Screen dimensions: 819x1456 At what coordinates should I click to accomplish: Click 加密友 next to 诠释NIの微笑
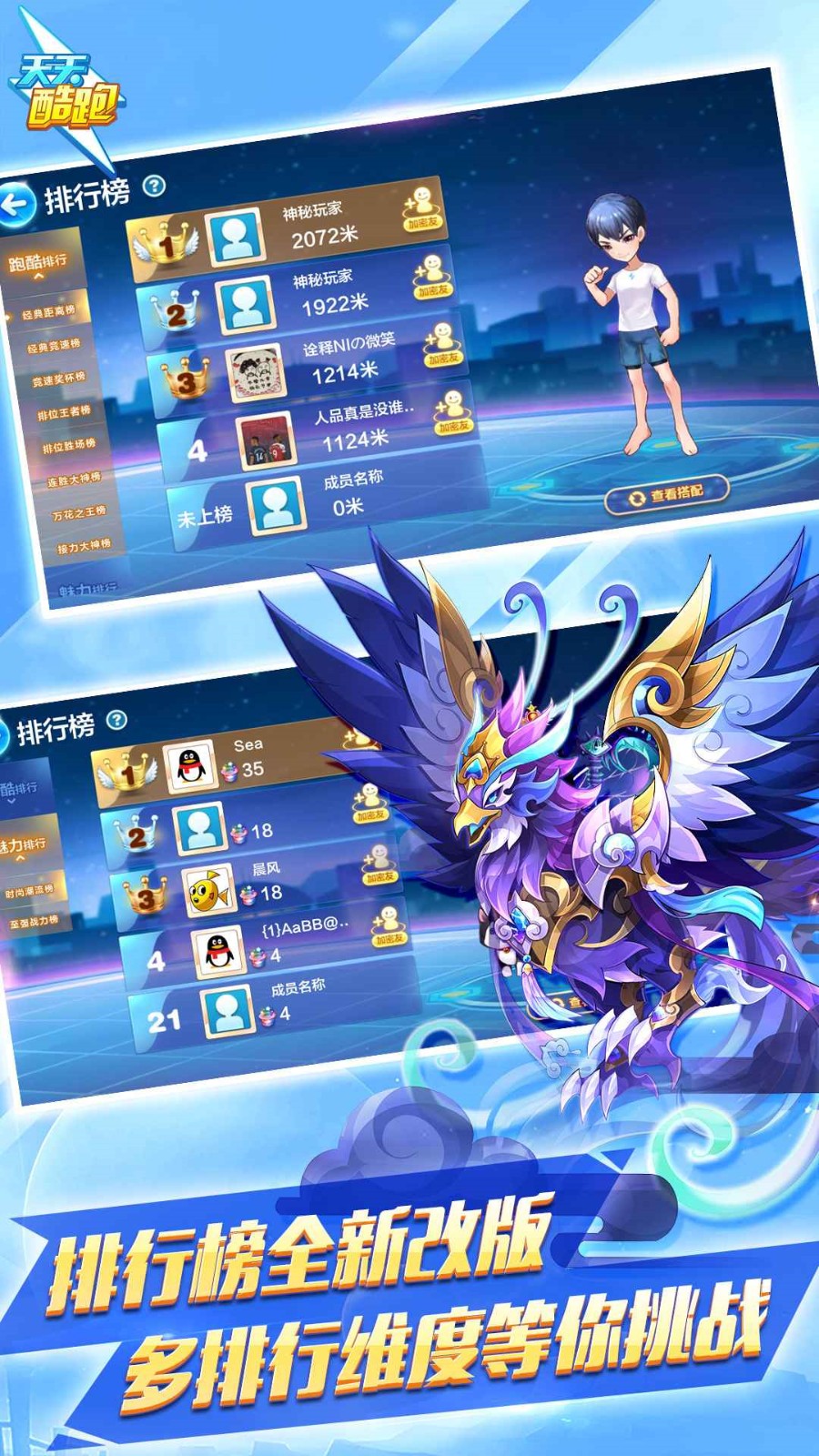click(x=442, y=345)
